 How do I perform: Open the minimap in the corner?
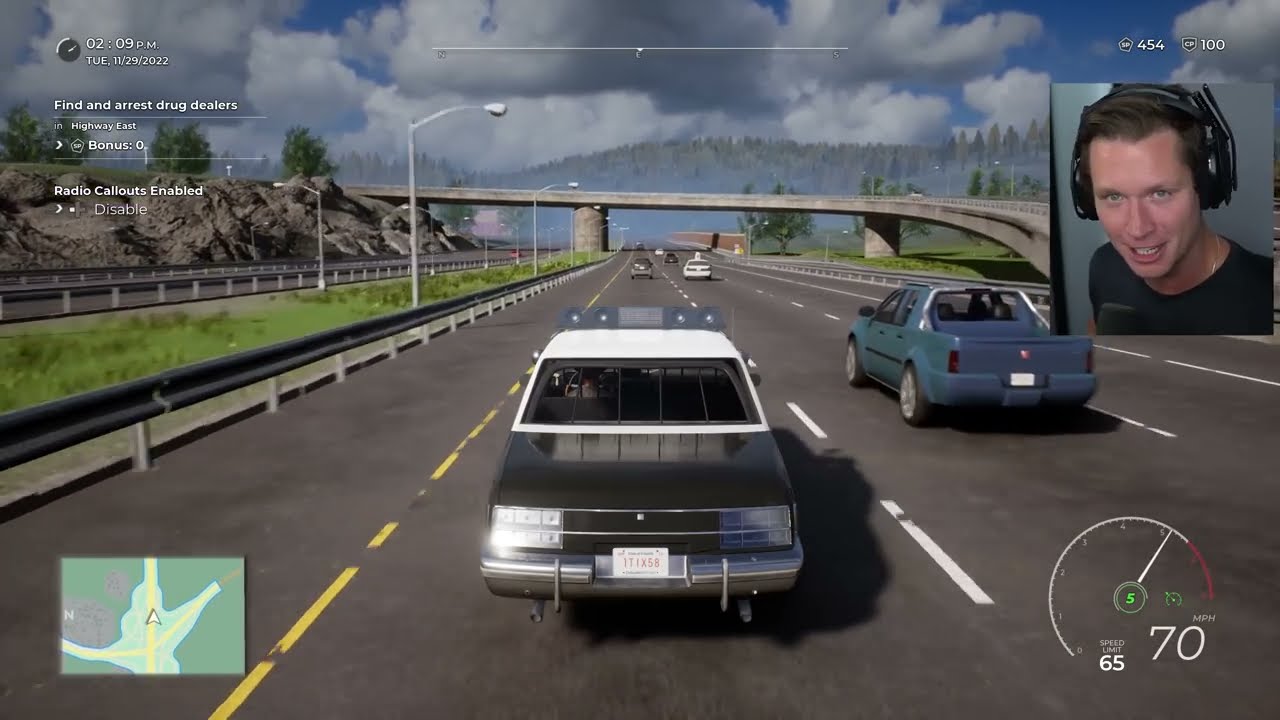(152, 615)
